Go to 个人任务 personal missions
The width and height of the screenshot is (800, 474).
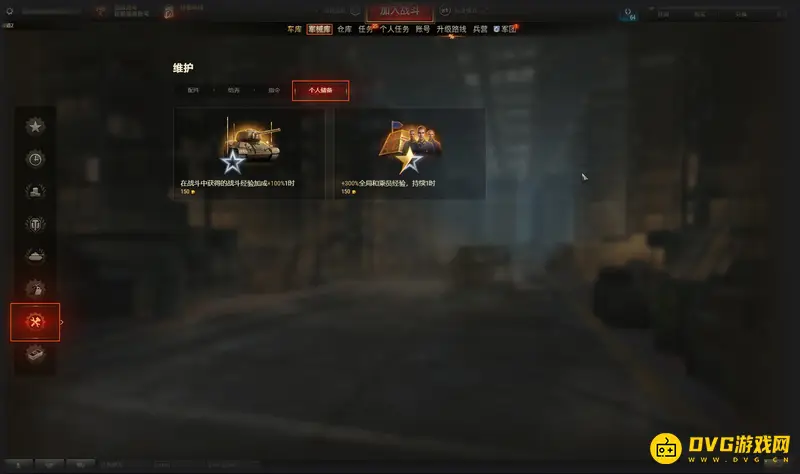pyautogui.click(x=395, y=30)
